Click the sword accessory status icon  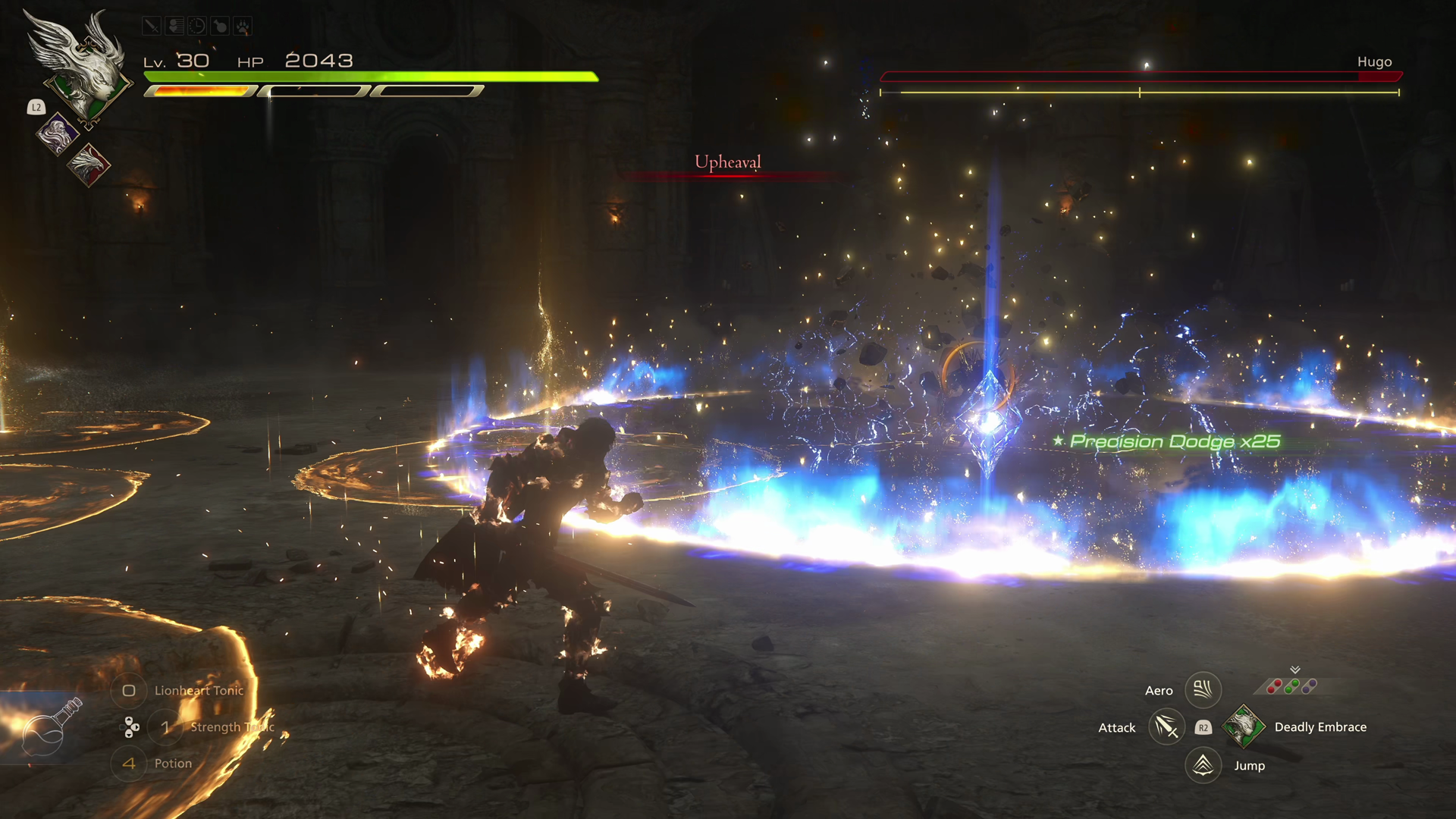point(151,27)
